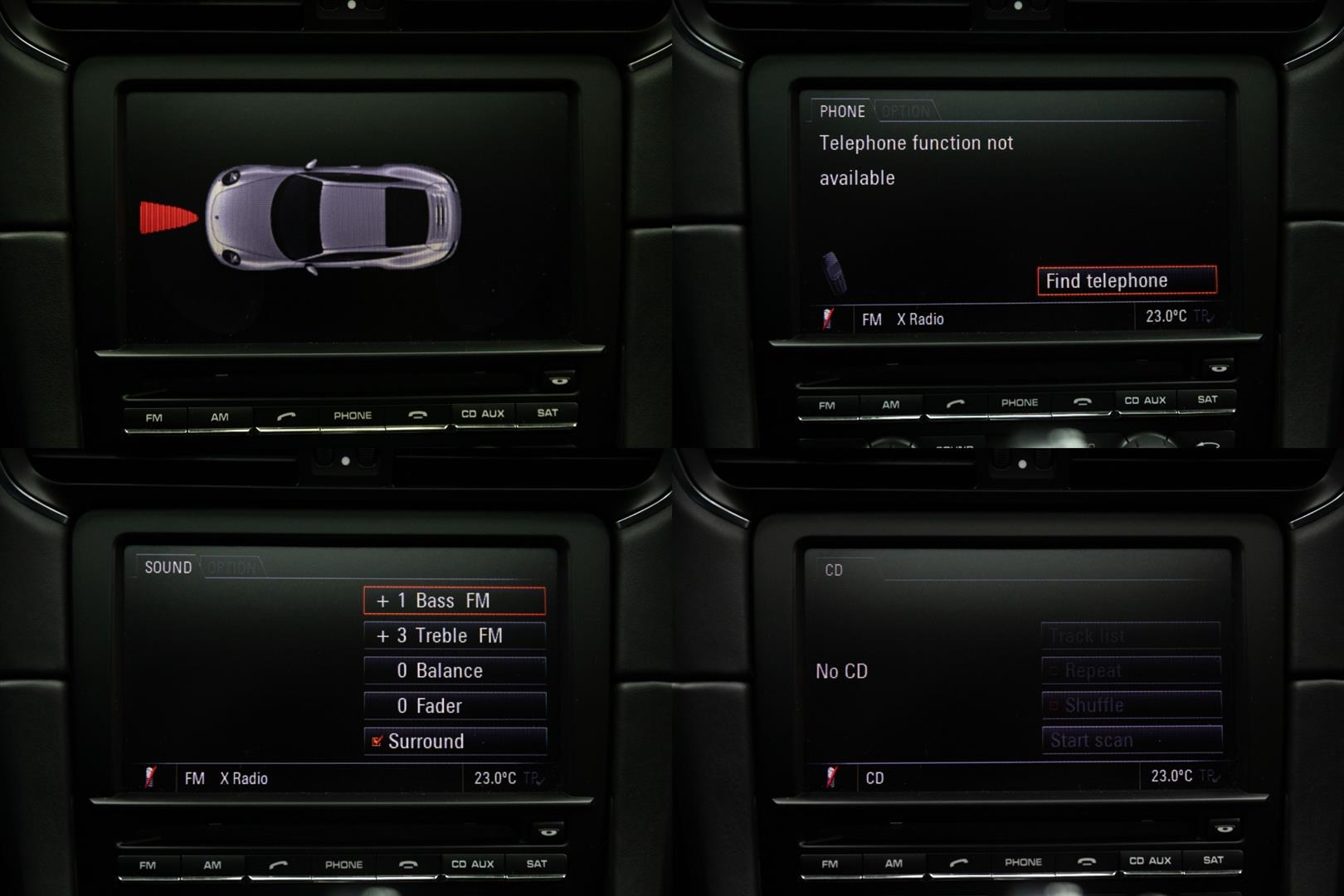Activate the Start scan entry
This screenshot has width=1344, height=896.
pos(1130,740)
